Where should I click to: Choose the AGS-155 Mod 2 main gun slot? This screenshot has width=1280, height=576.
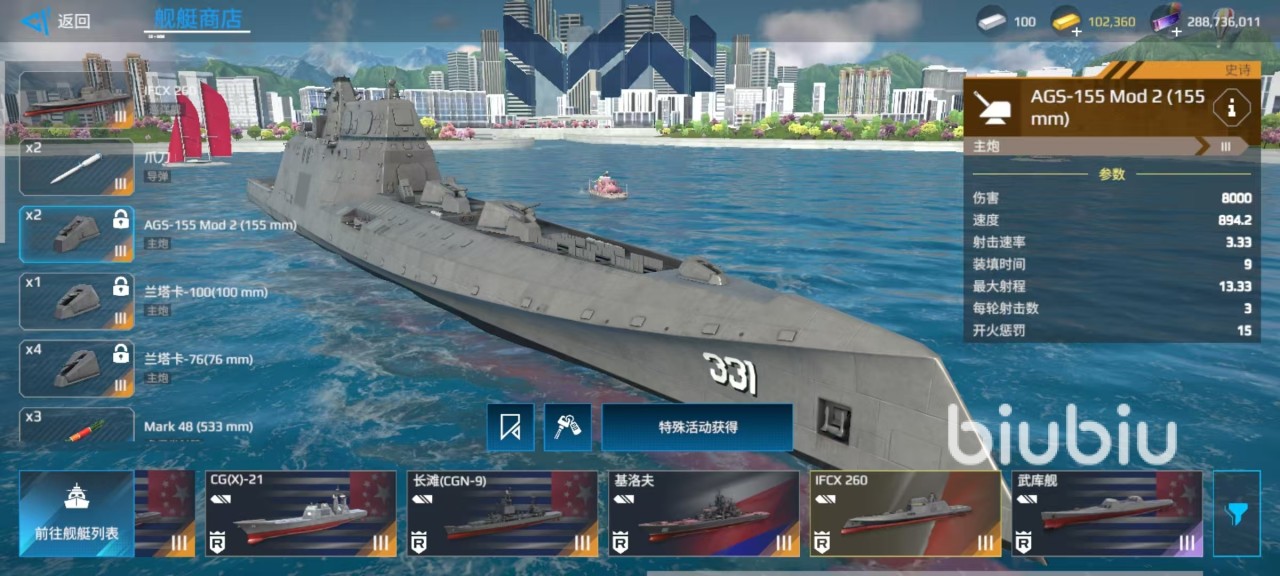point(76,234)
